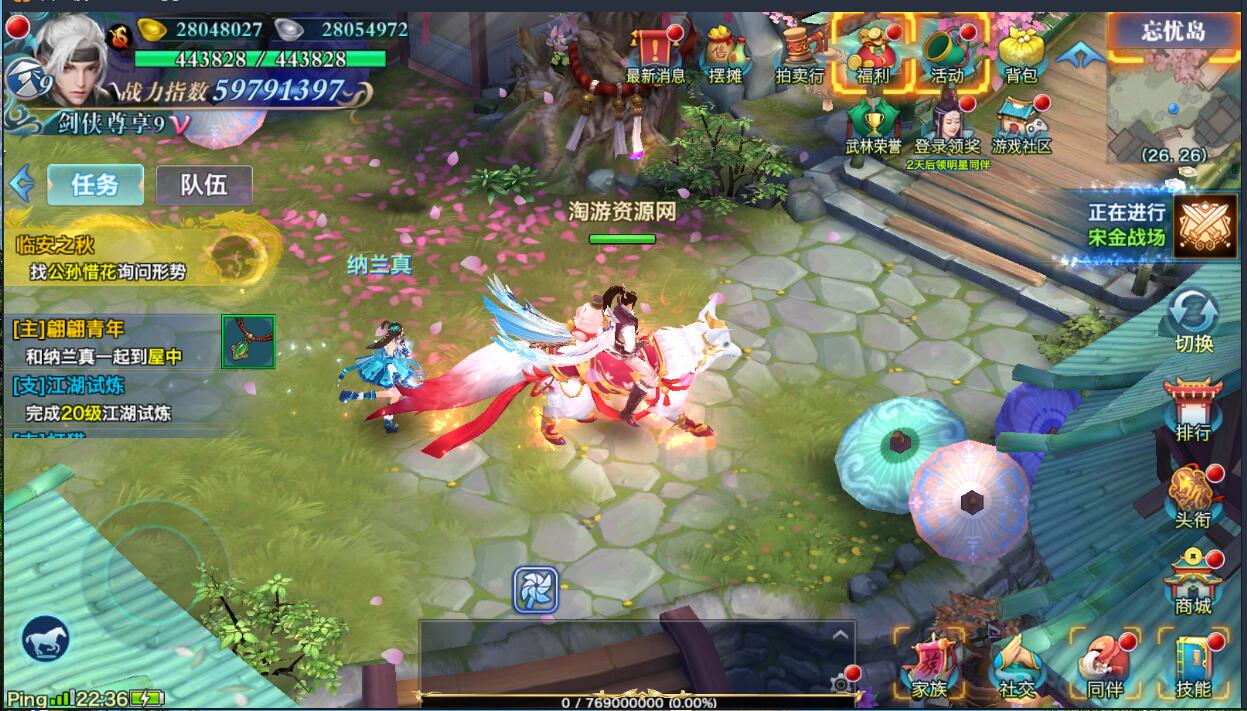This screenshot has width=1247, height=711.
Task: Open the 技能 skills menu
Action: [1193, 664]
